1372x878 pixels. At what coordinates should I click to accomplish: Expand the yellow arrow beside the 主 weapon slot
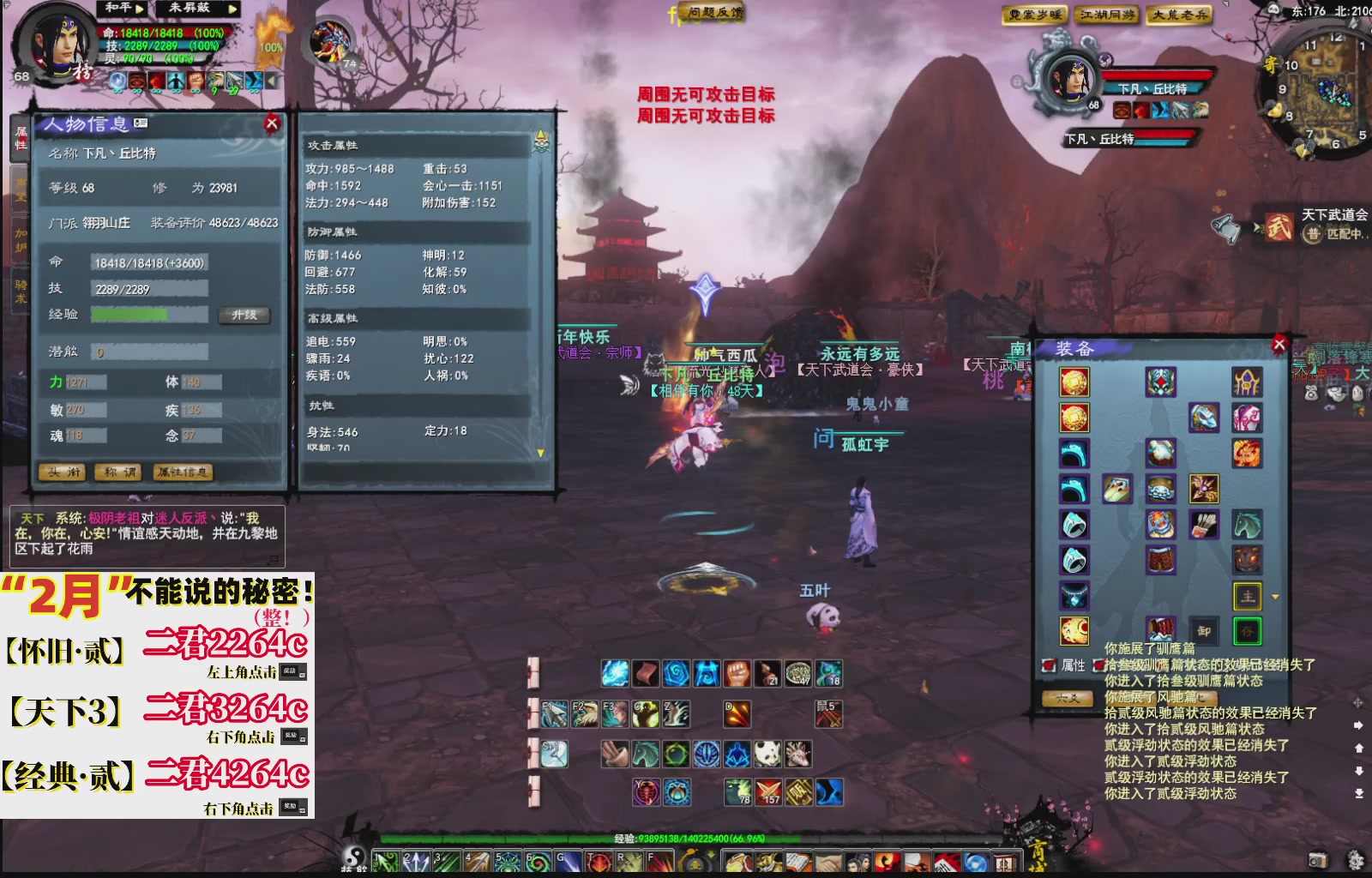point(1275,597)
